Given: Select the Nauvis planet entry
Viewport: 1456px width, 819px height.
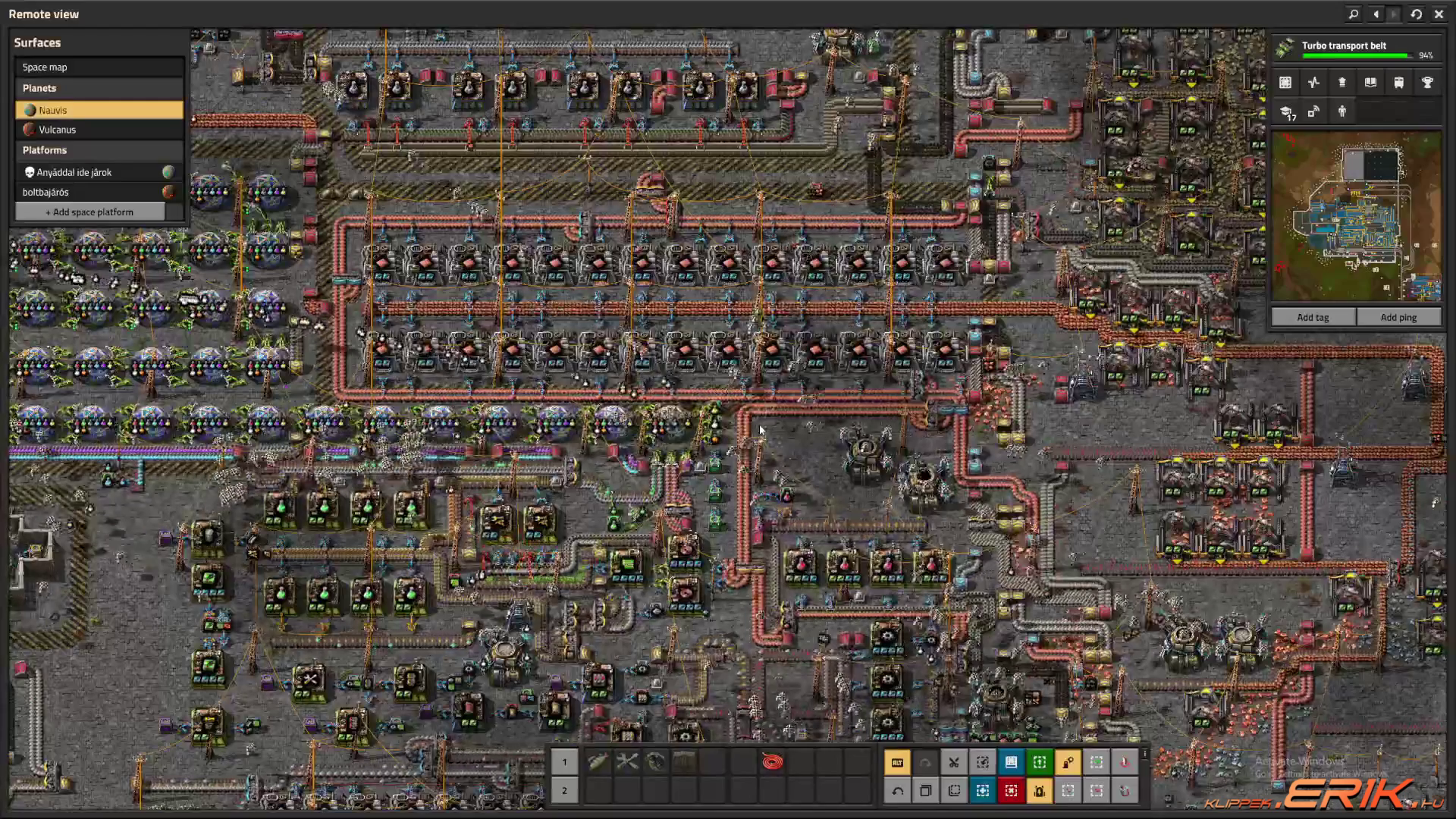Looking at the screenshot, I should tap(99, 110).
